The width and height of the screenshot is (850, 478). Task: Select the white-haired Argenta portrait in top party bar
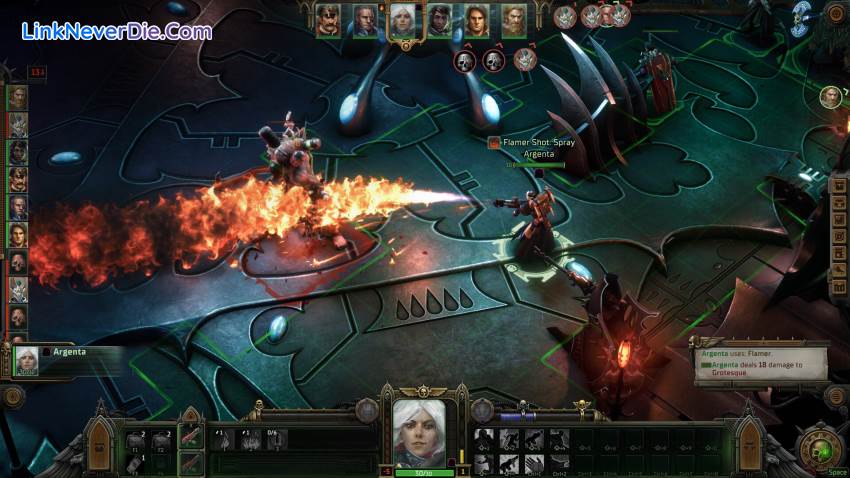(x=402, y=20)
